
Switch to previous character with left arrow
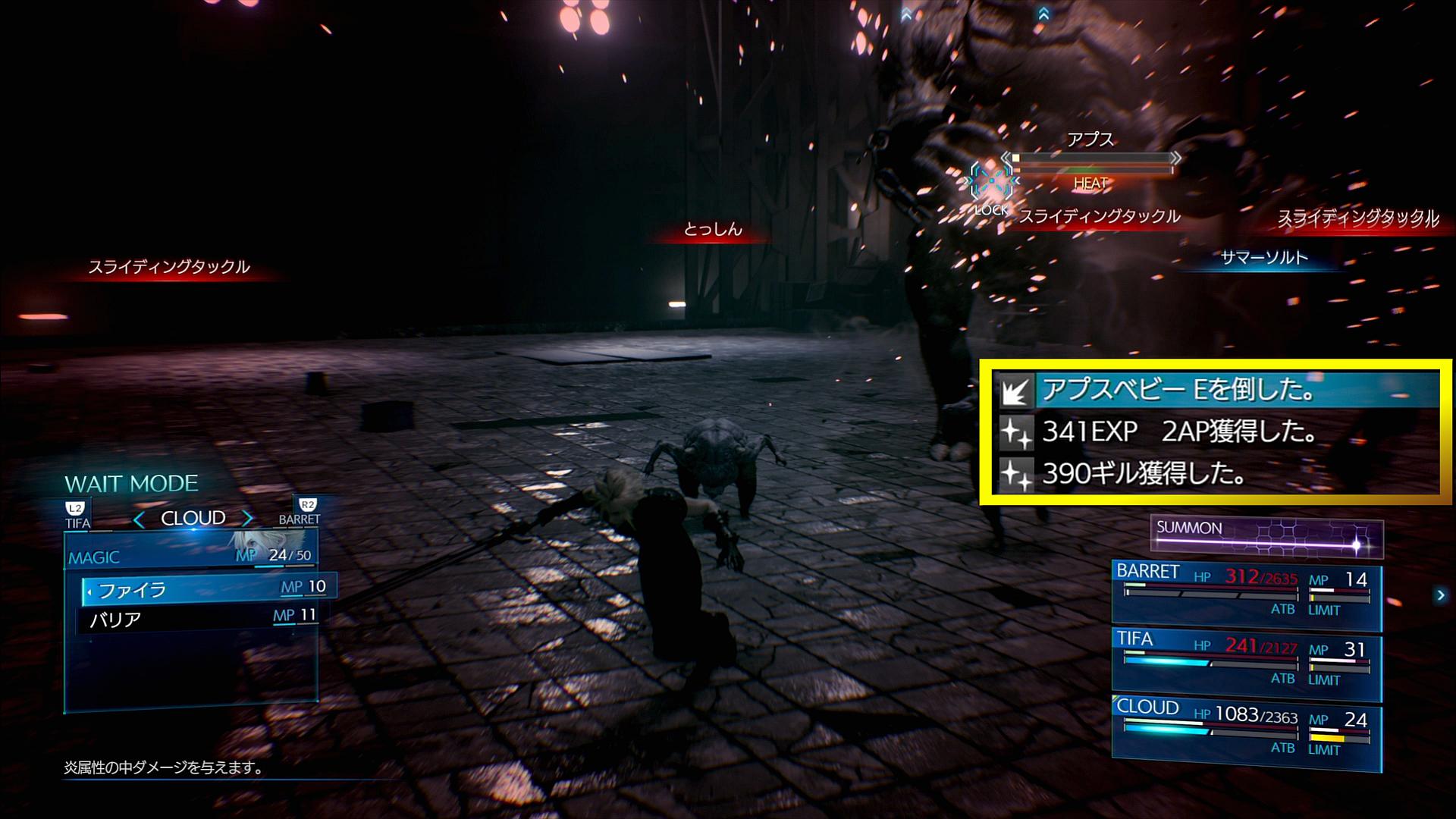[x=139, y=519]
